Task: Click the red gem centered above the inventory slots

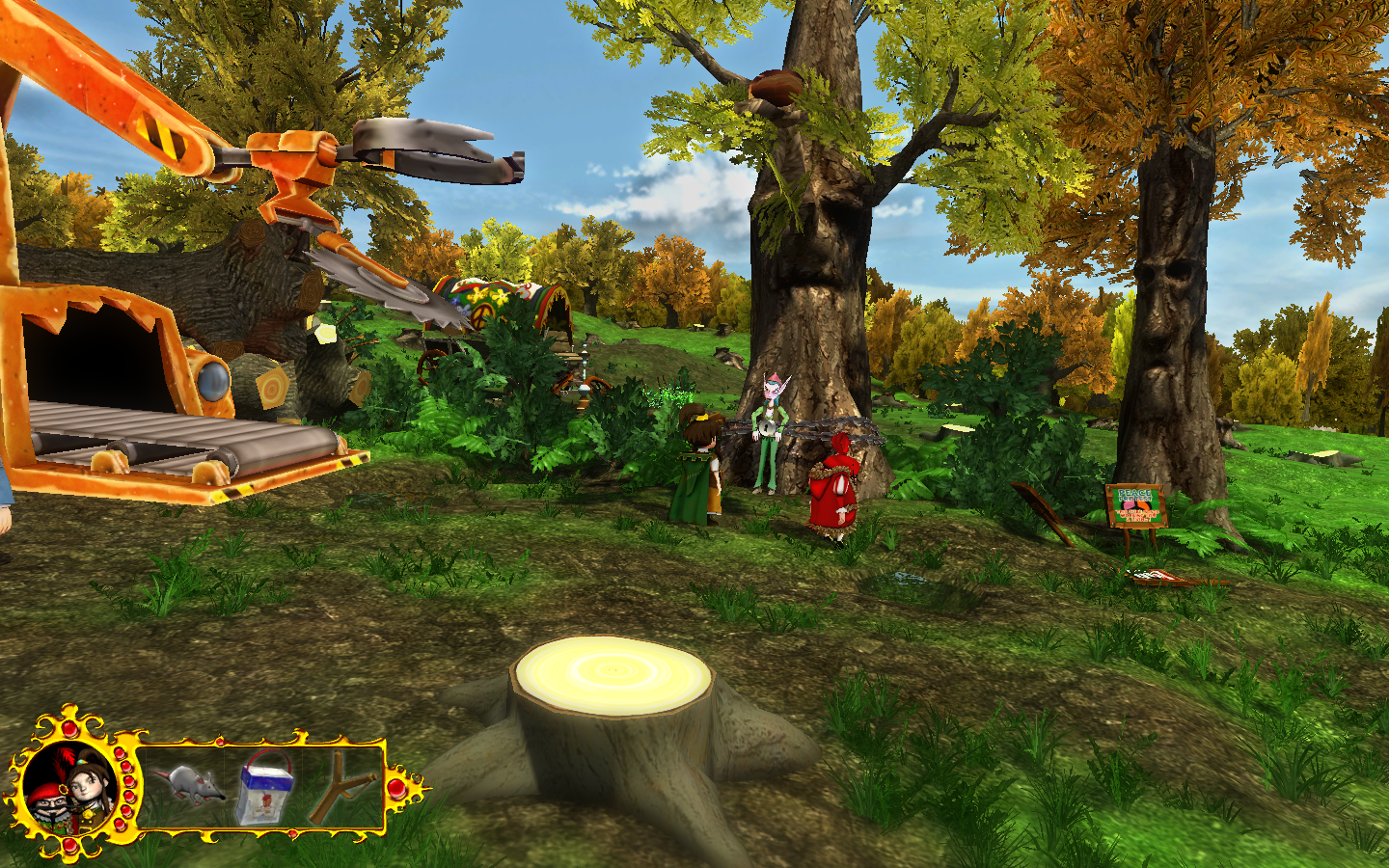Action: point(219,742)
